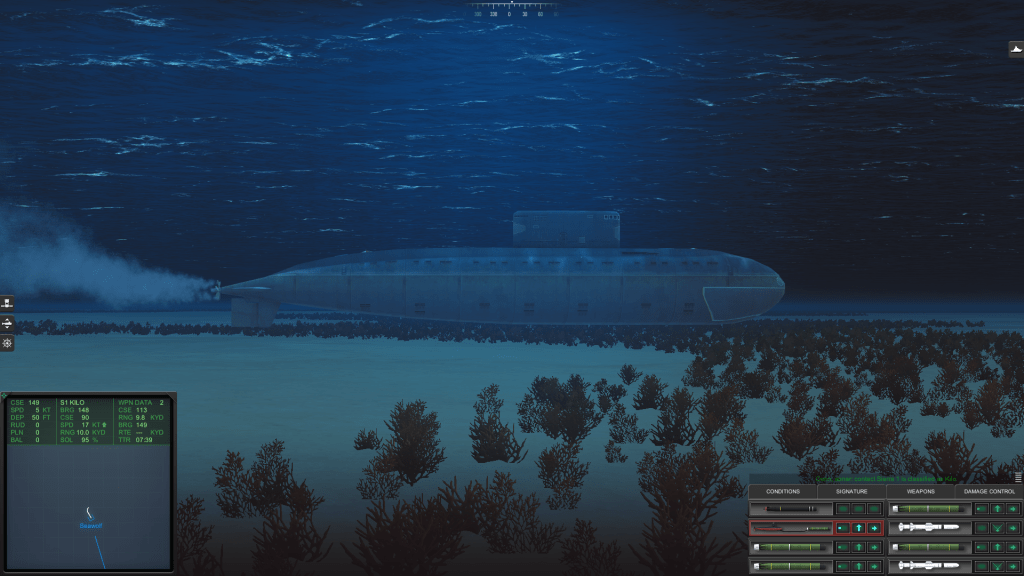Click the top ship icon in the left column

(x=7, y=304)
